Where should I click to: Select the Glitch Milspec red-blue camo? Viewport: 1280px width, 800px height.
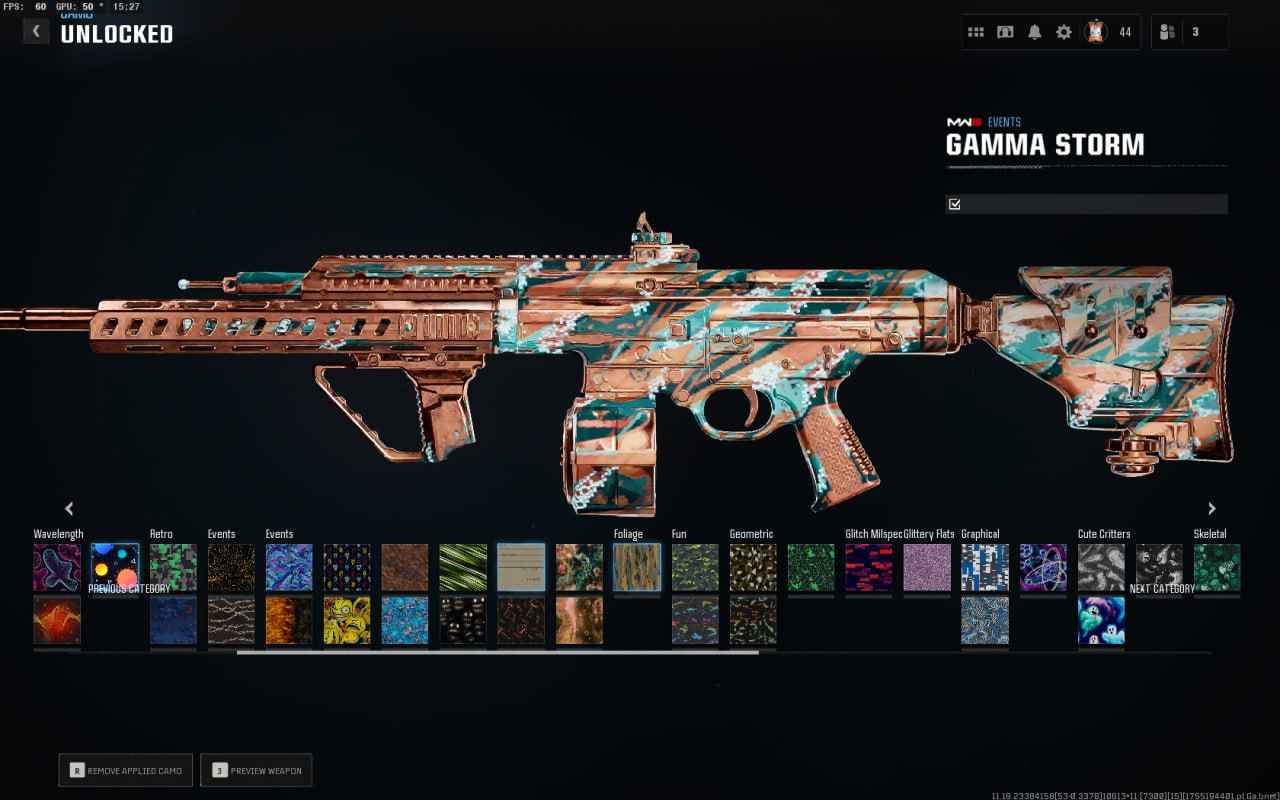pyautogui.click(x=869, y=567)
